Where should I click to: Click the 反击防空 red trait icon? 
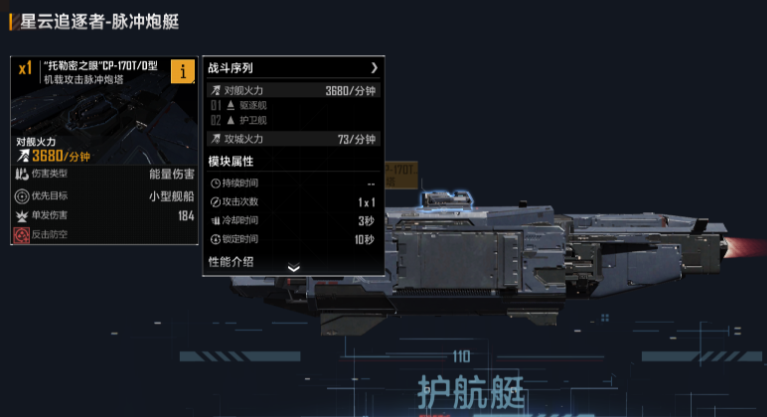click(22, 235)
